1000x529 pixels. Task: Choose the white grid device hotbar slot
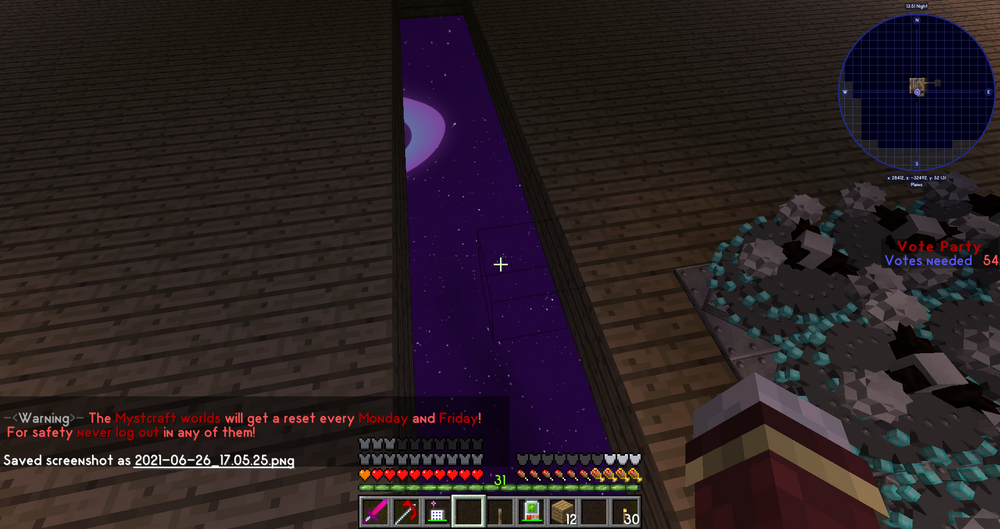436,512
